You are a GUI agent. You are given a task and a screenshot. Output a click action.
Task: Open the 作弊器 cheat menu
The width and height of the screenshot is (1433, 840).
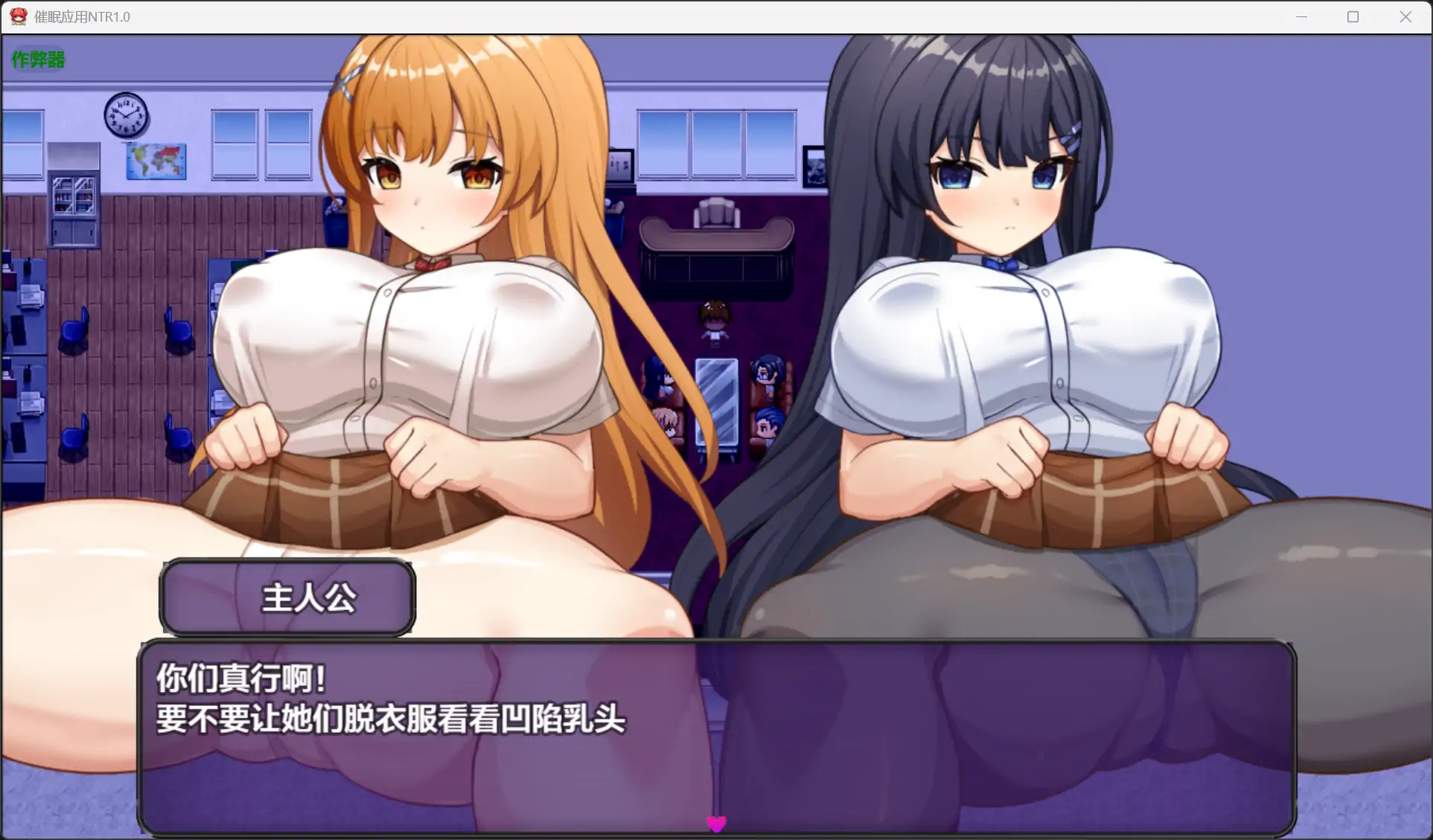[36, 59]
